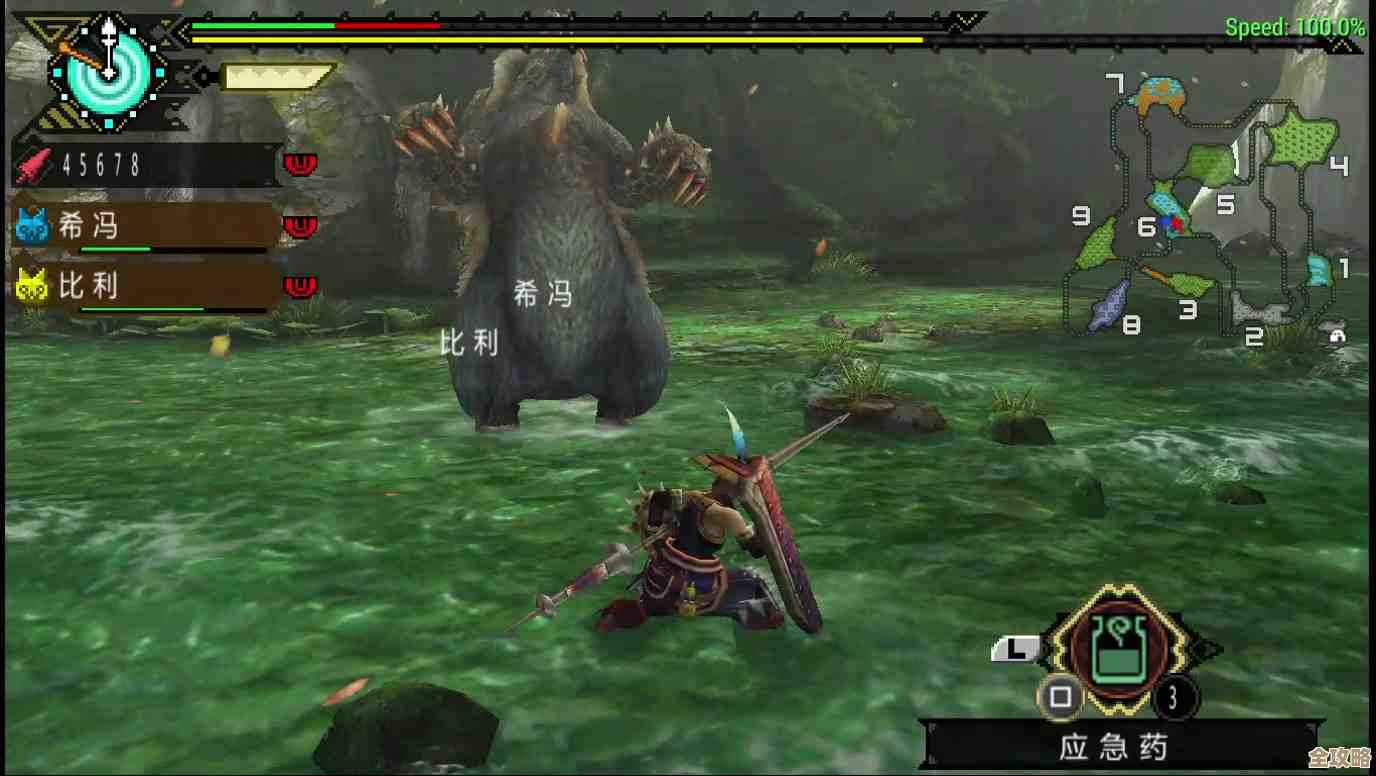Select area 1 on the minimap
Screen dimensions: 1376x776
1319,269
